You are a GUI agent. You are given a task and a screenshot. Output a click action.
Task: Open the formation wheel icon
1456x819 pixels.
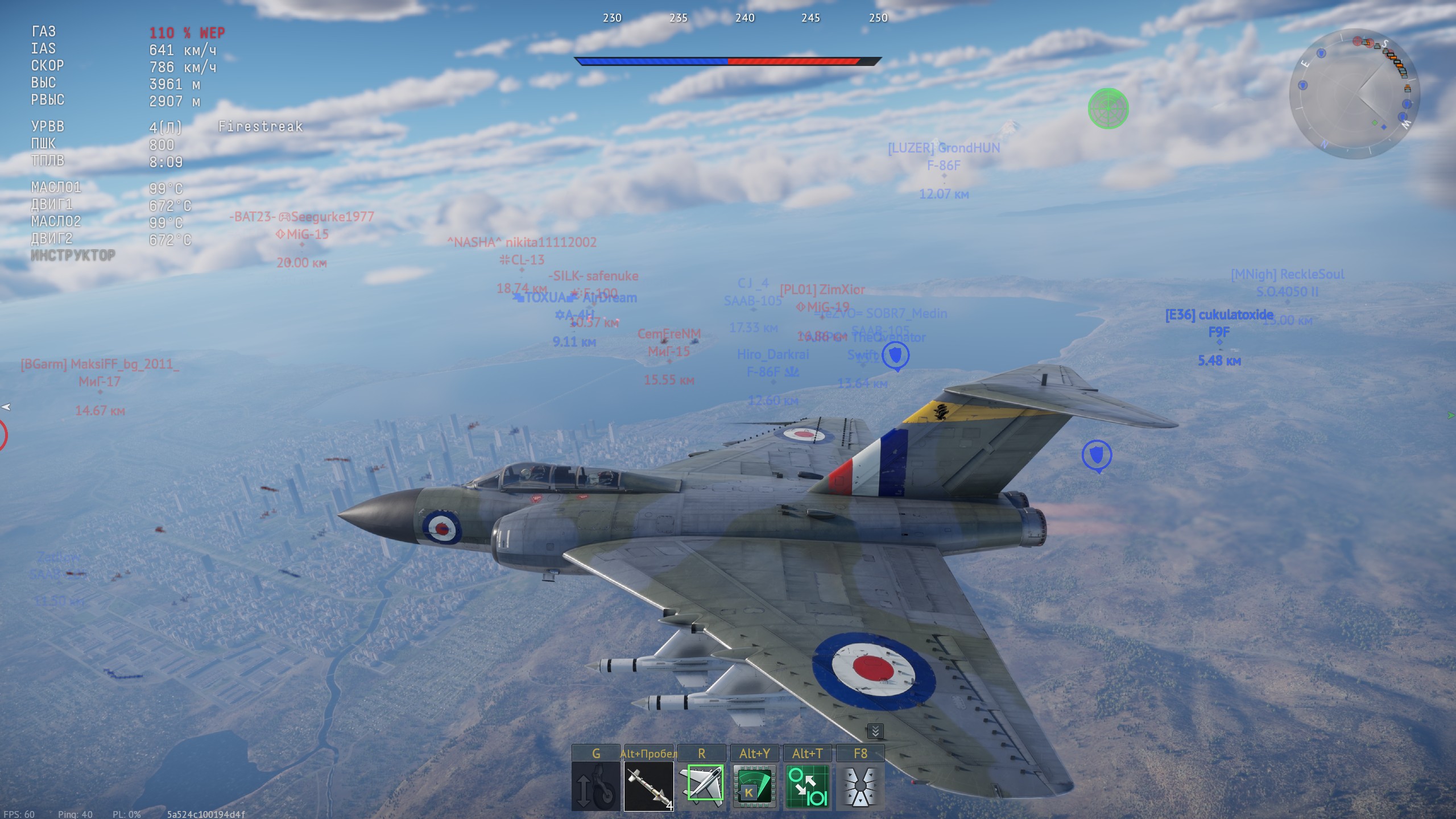(x=860, y=787)
